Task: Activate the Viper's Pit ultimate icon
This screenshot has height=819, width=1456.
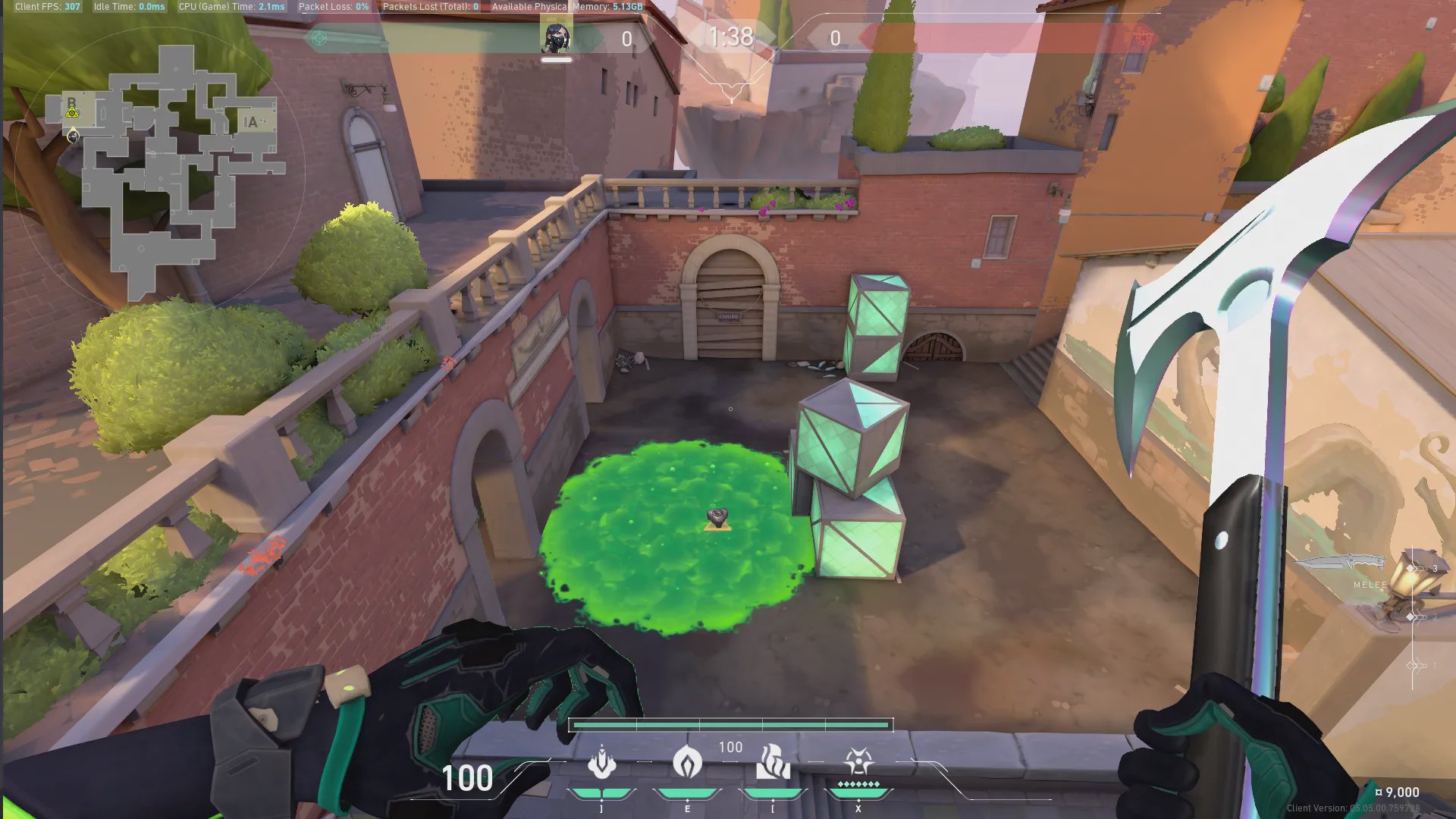Action: (858, 761)
